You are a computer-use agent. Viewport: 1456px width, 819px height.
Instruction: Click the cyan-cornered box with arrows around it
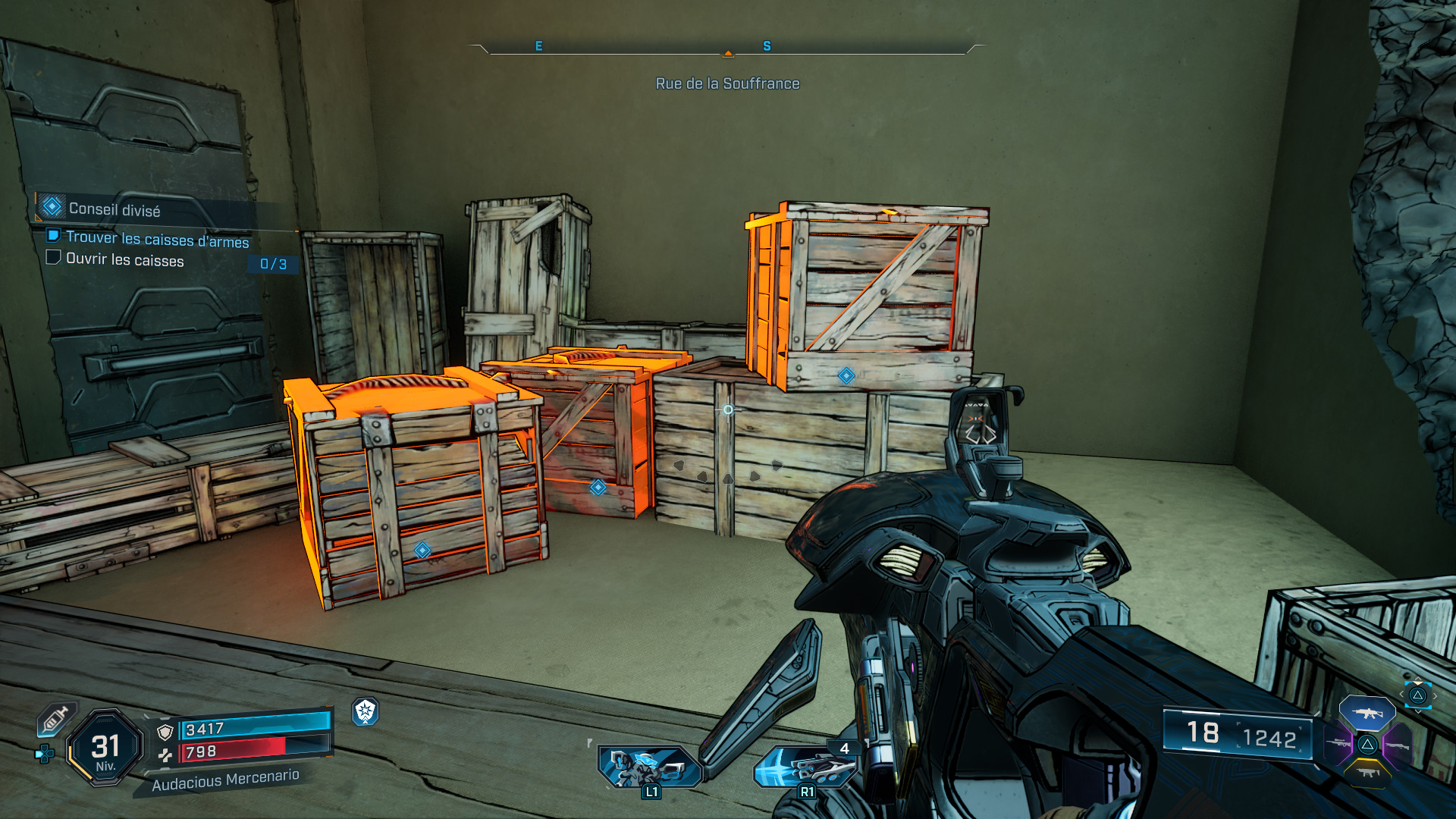tap(1417, 695)
